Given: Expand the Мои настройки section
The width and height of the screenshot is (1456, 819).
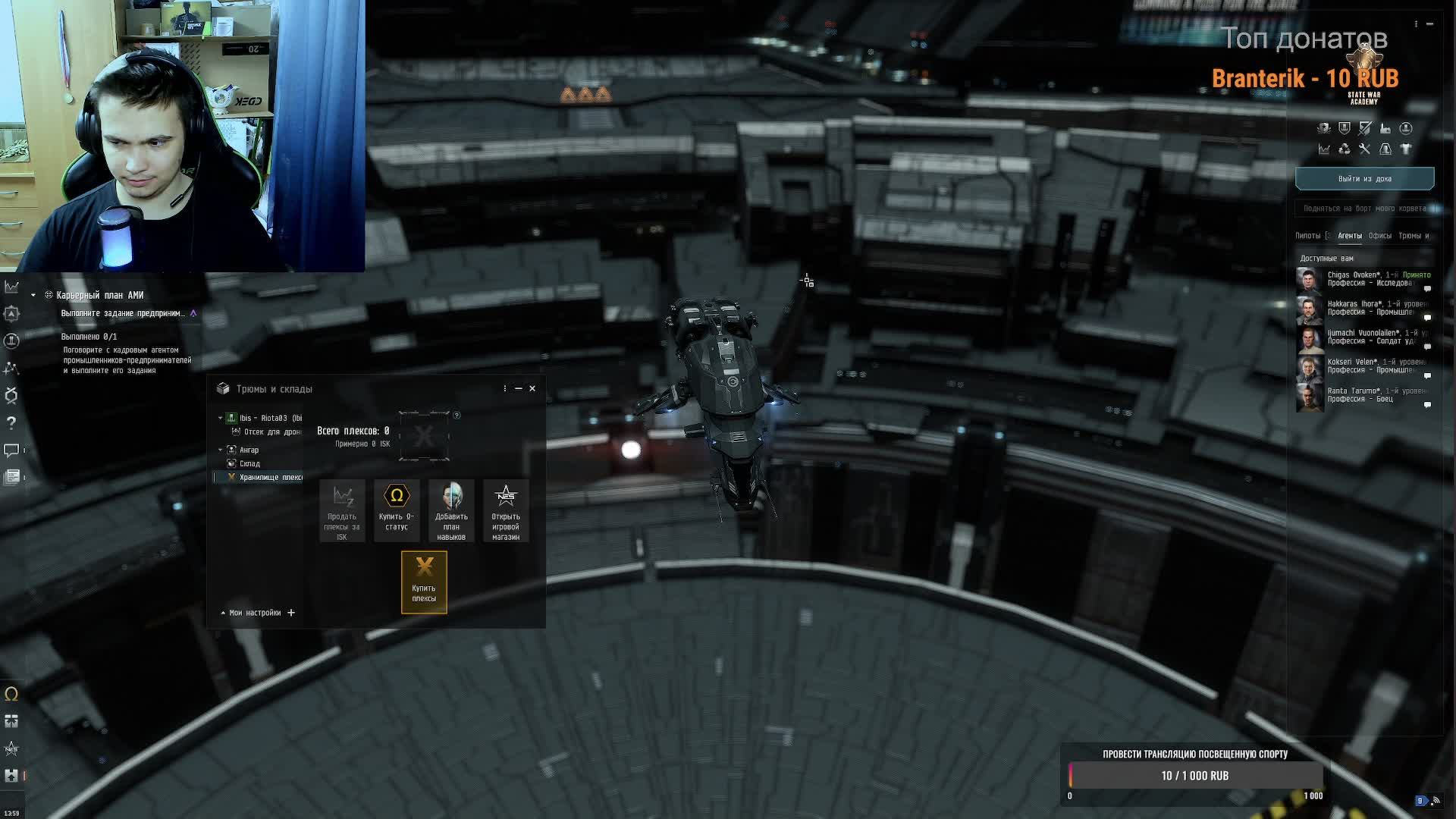Looking at the screenshot, I should point(255,613).
